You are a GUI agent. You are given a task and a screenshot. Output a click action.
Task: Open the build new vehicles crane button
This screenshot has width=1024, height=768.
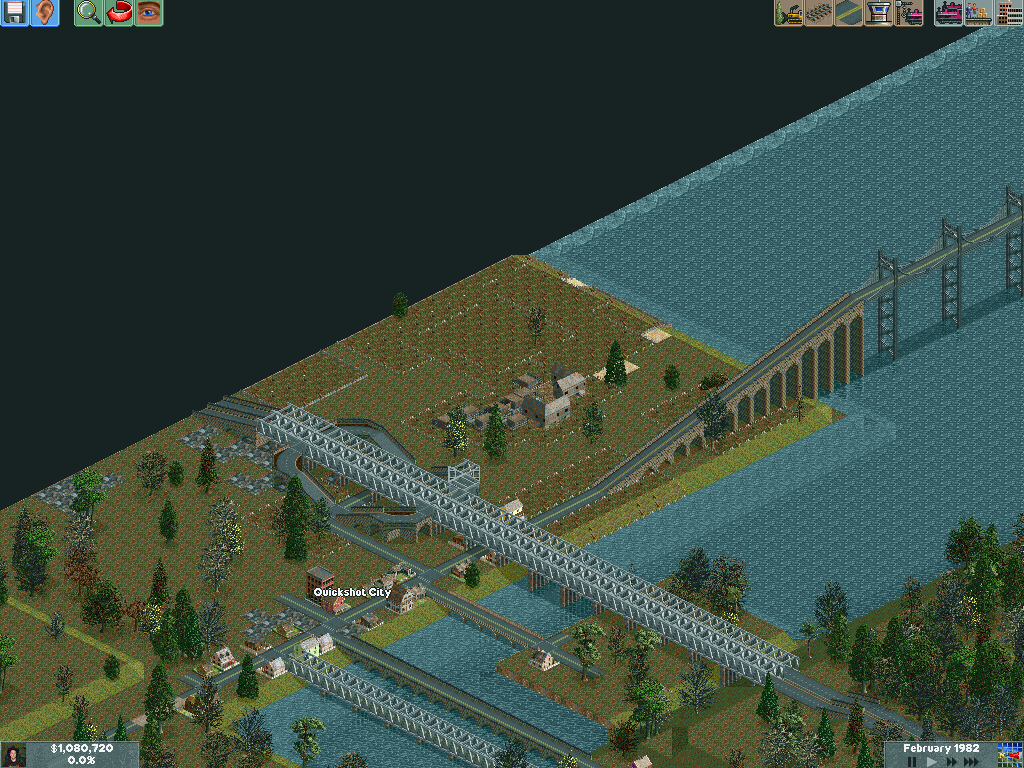pyautogui.click(x=909, y=13)
